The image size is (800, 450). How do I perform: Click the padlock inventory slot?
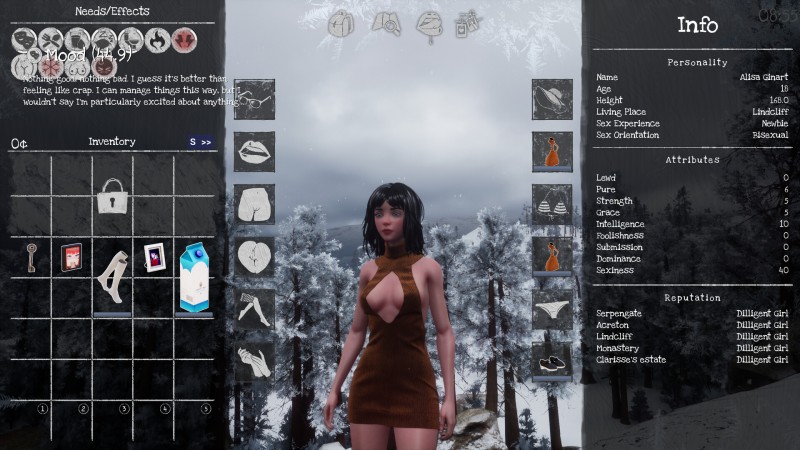tap(112, 196)
